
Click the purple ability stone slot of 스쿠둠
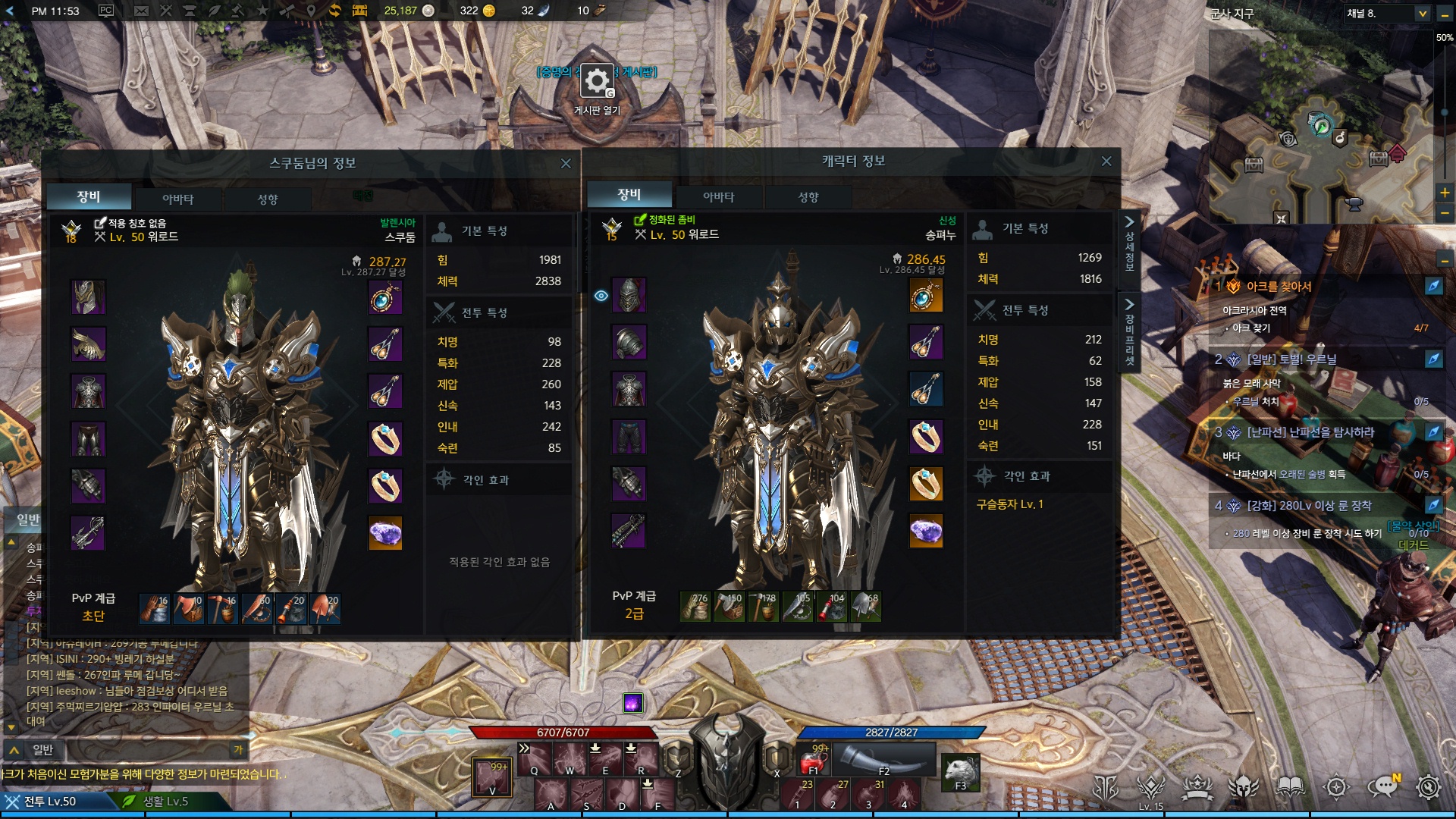point(385,533)
